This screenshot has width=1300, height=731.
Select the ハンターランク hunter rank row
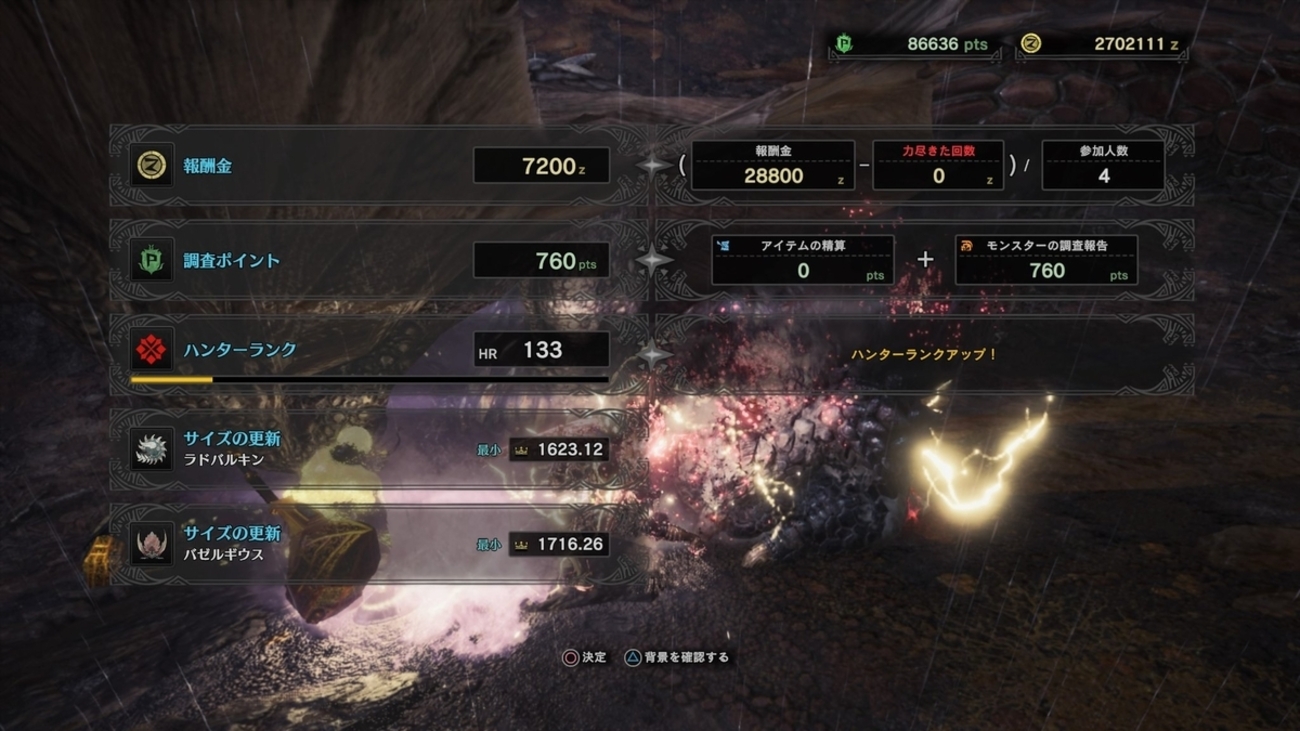pyautogui.click(x=370, y=351)
